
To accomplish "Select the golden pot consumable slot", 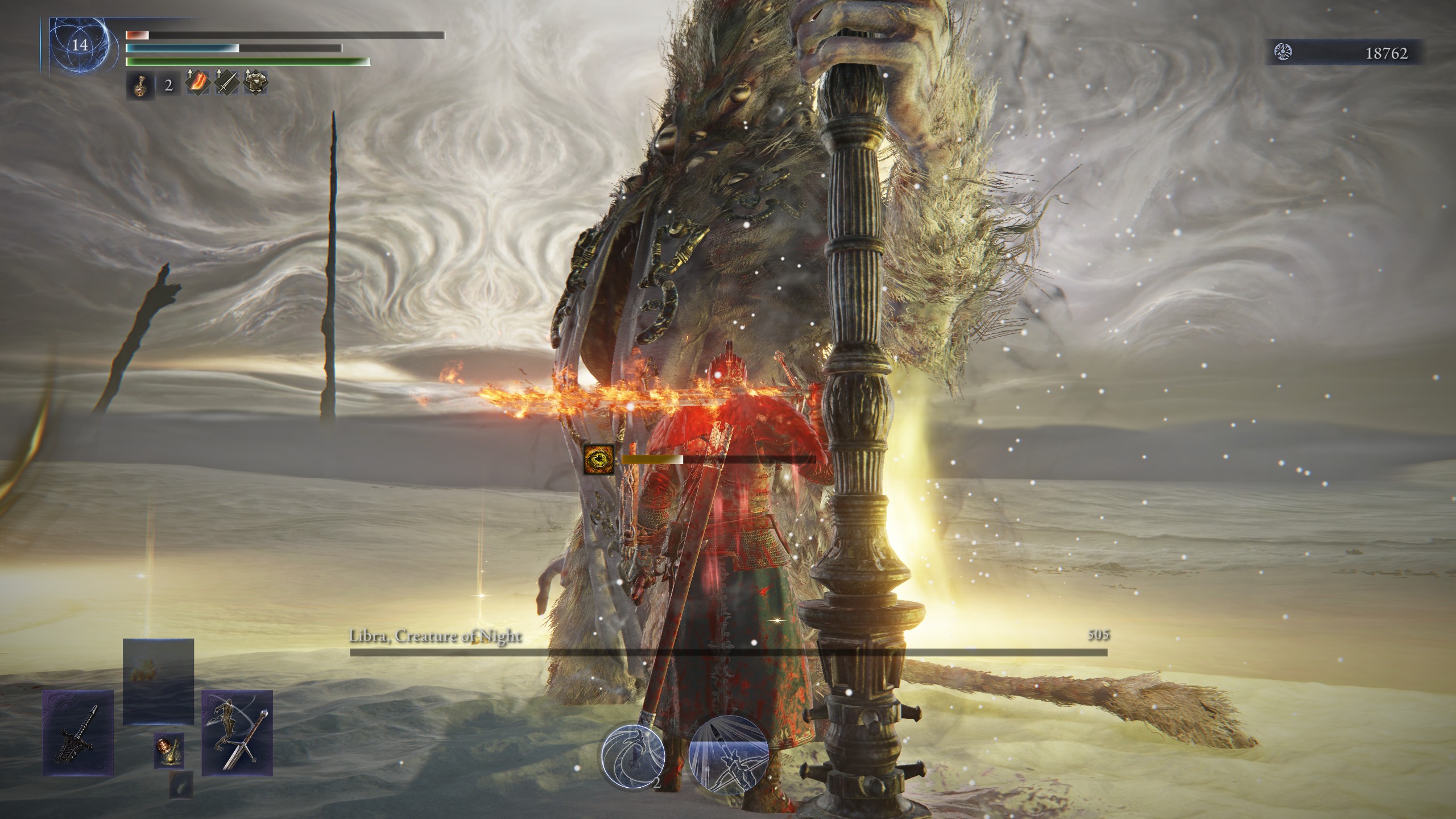I will [x=169, y=751].
